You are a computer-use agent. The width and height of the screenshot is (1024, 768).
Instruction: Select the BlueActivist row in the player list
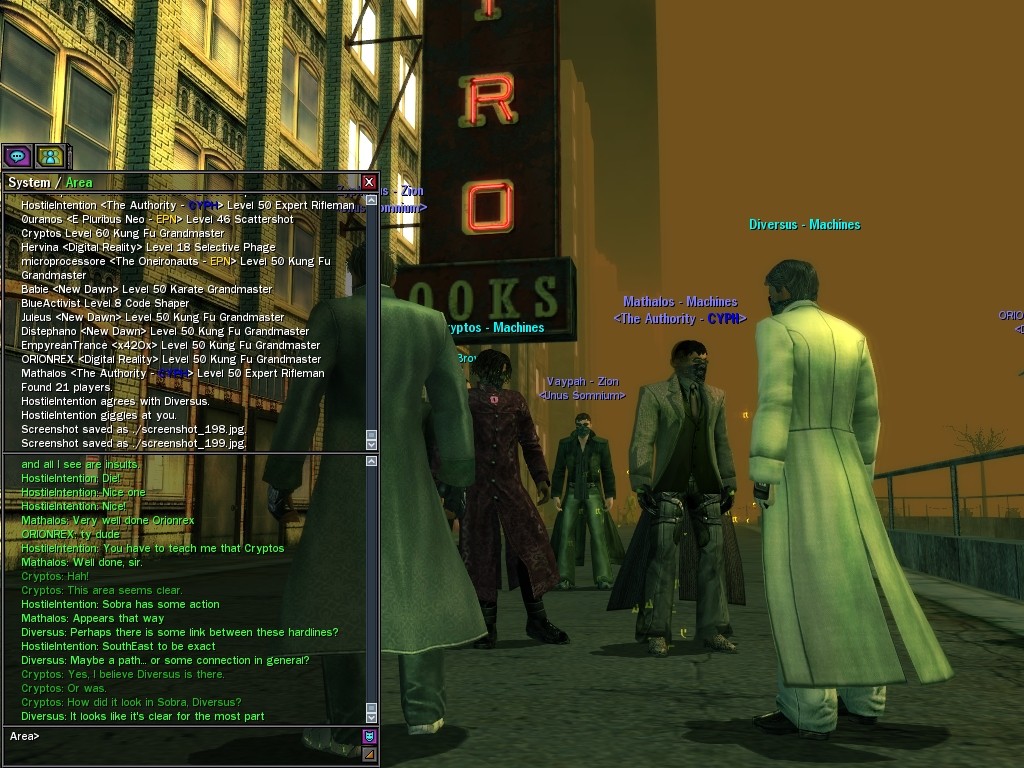click(105, 303)
